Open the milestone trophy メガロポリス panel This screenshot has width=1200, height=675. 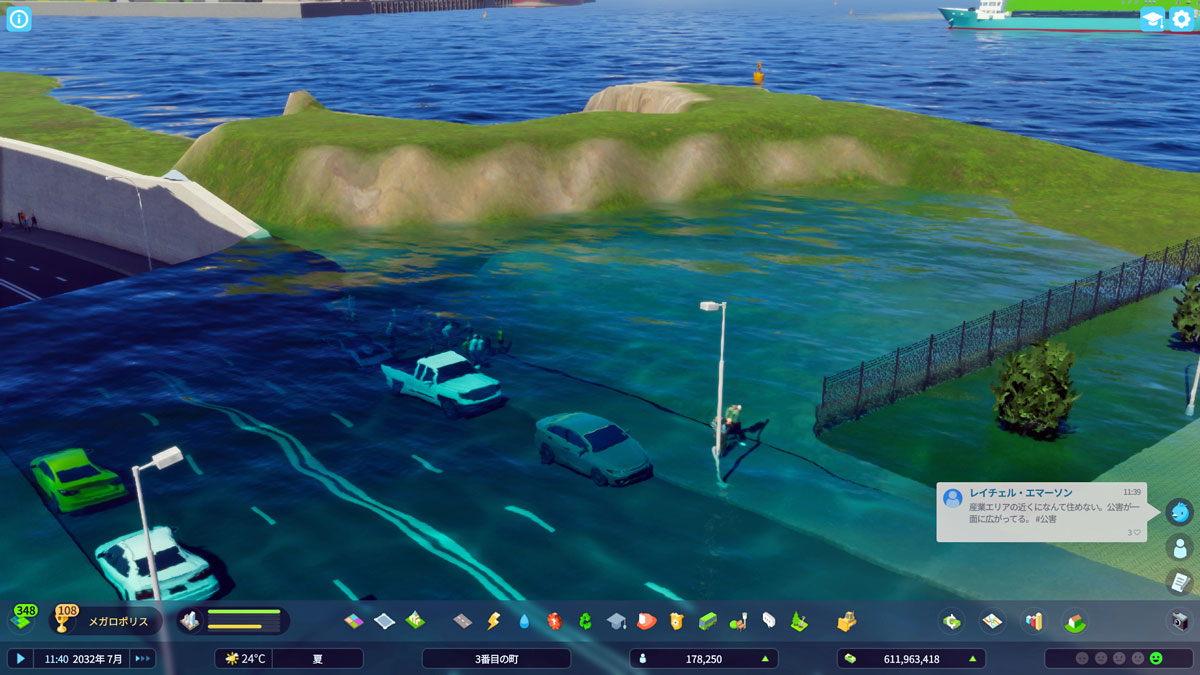[105, 621]
